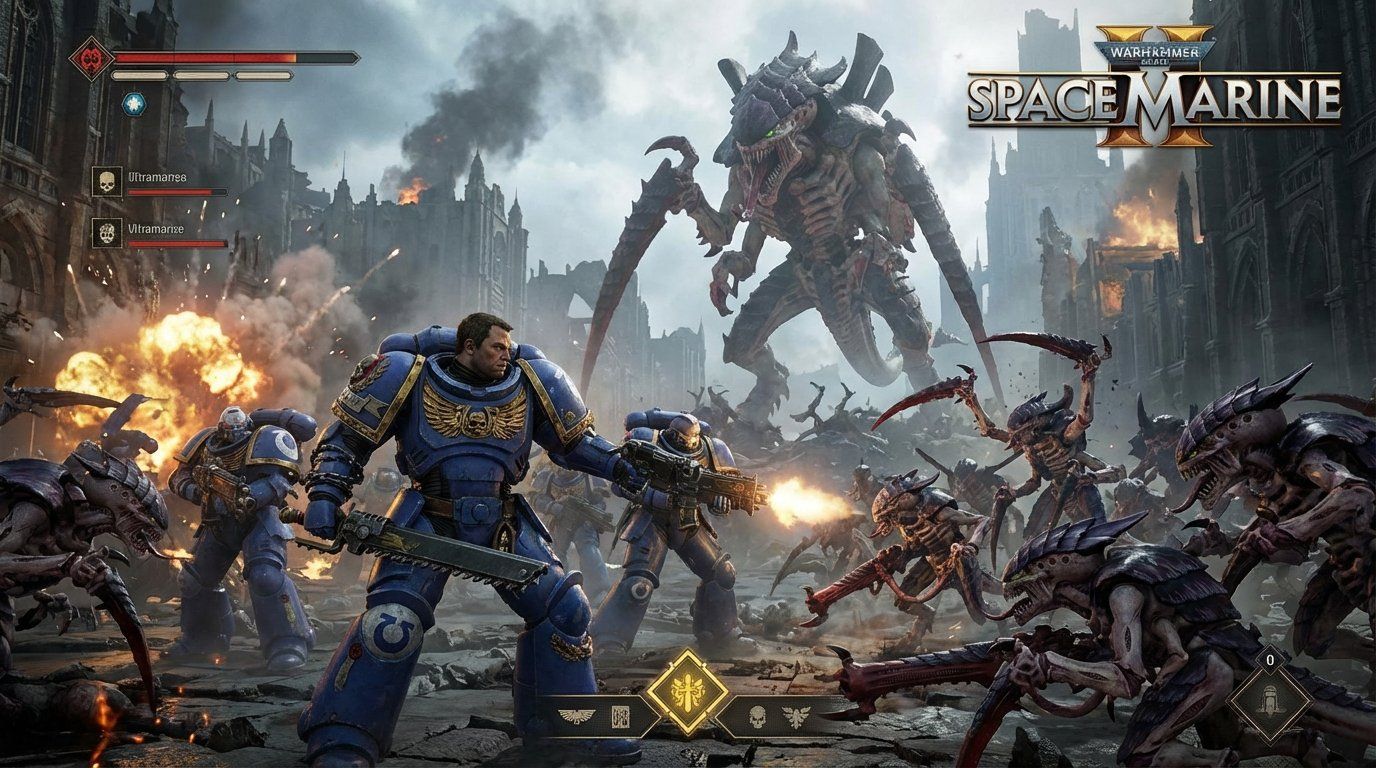
Task: Select the winged angel icon on bottom bar
Action: [796, 714]
